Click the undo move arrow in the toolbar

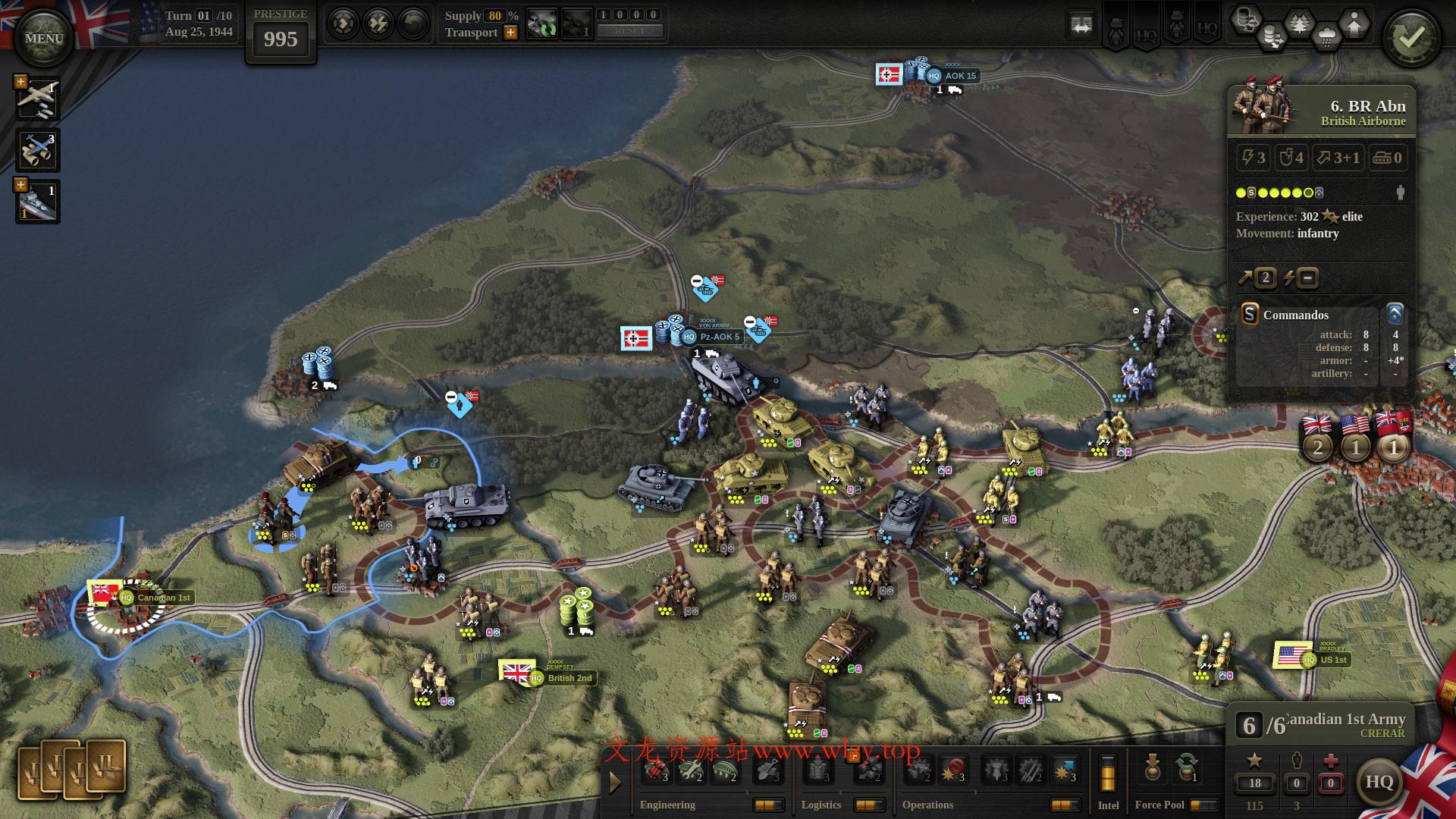click(412, 23)
